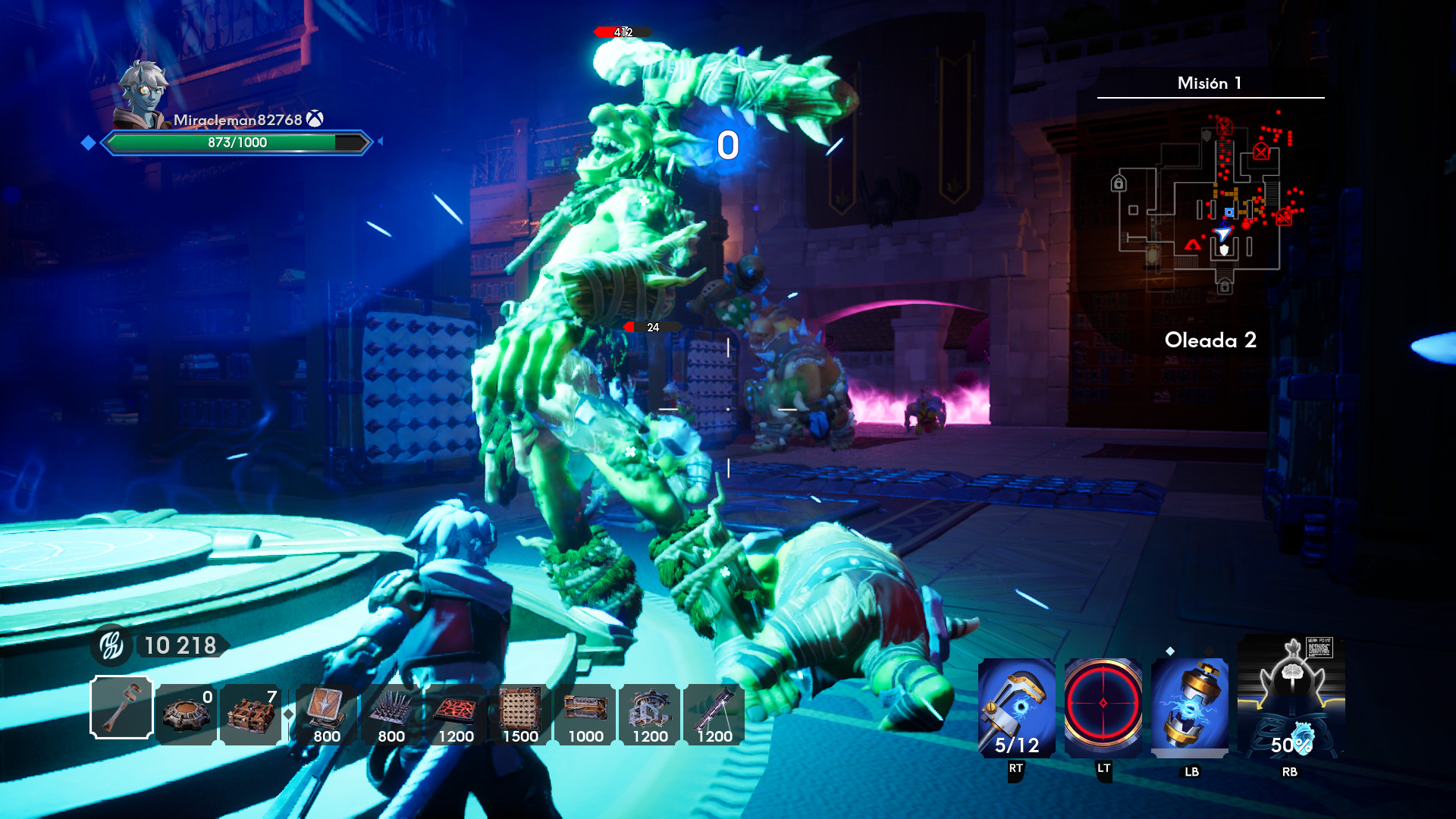Pick the arrow wall trap costing 1000
Viewport: 1456px width, 819px height.
click(x=585, y=714)
